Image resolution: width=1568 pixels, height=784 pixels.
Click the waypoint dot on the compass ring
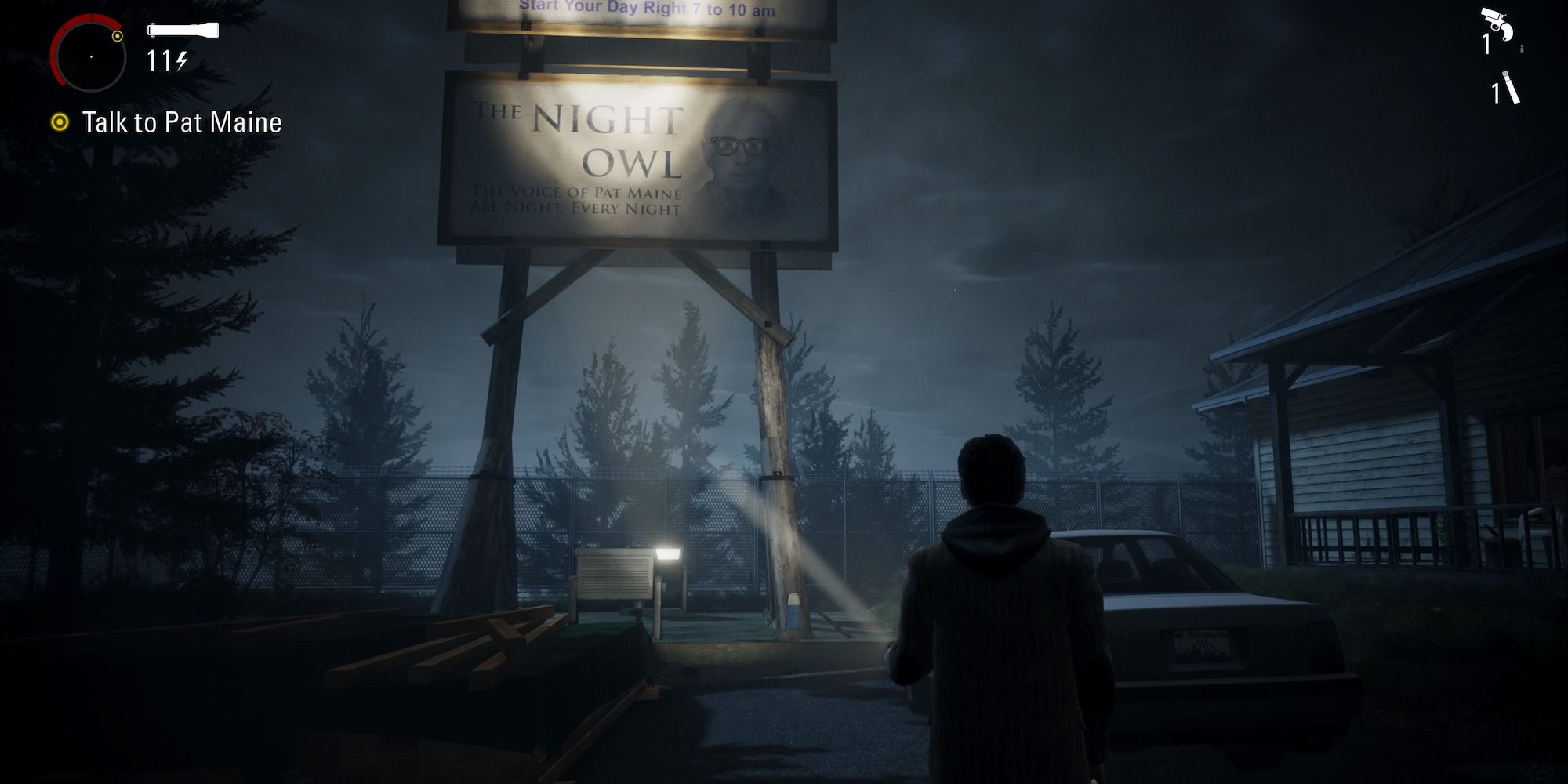tap(117, 37)
